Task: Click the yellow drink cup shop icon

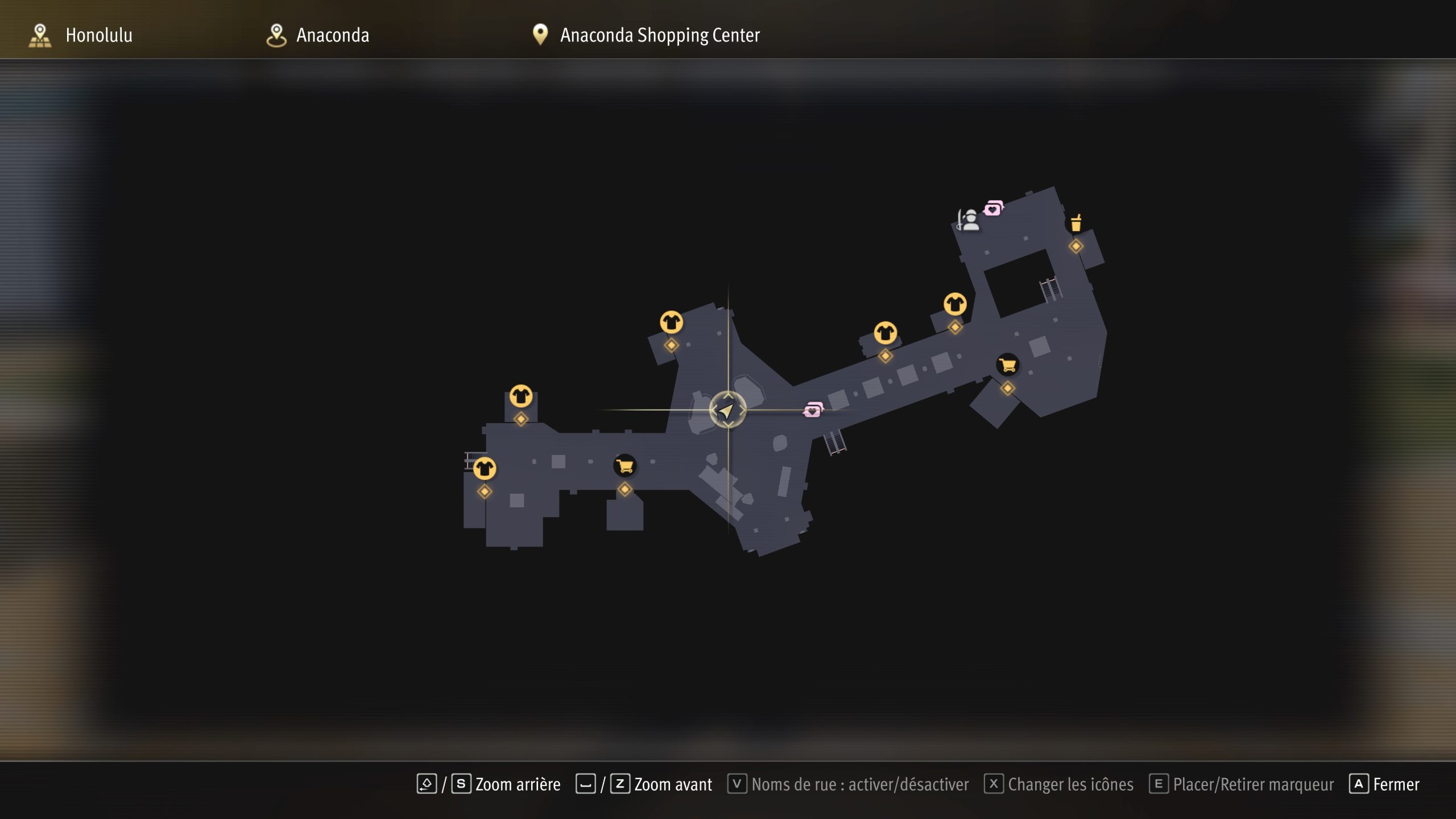Action: coord(1076,223)
